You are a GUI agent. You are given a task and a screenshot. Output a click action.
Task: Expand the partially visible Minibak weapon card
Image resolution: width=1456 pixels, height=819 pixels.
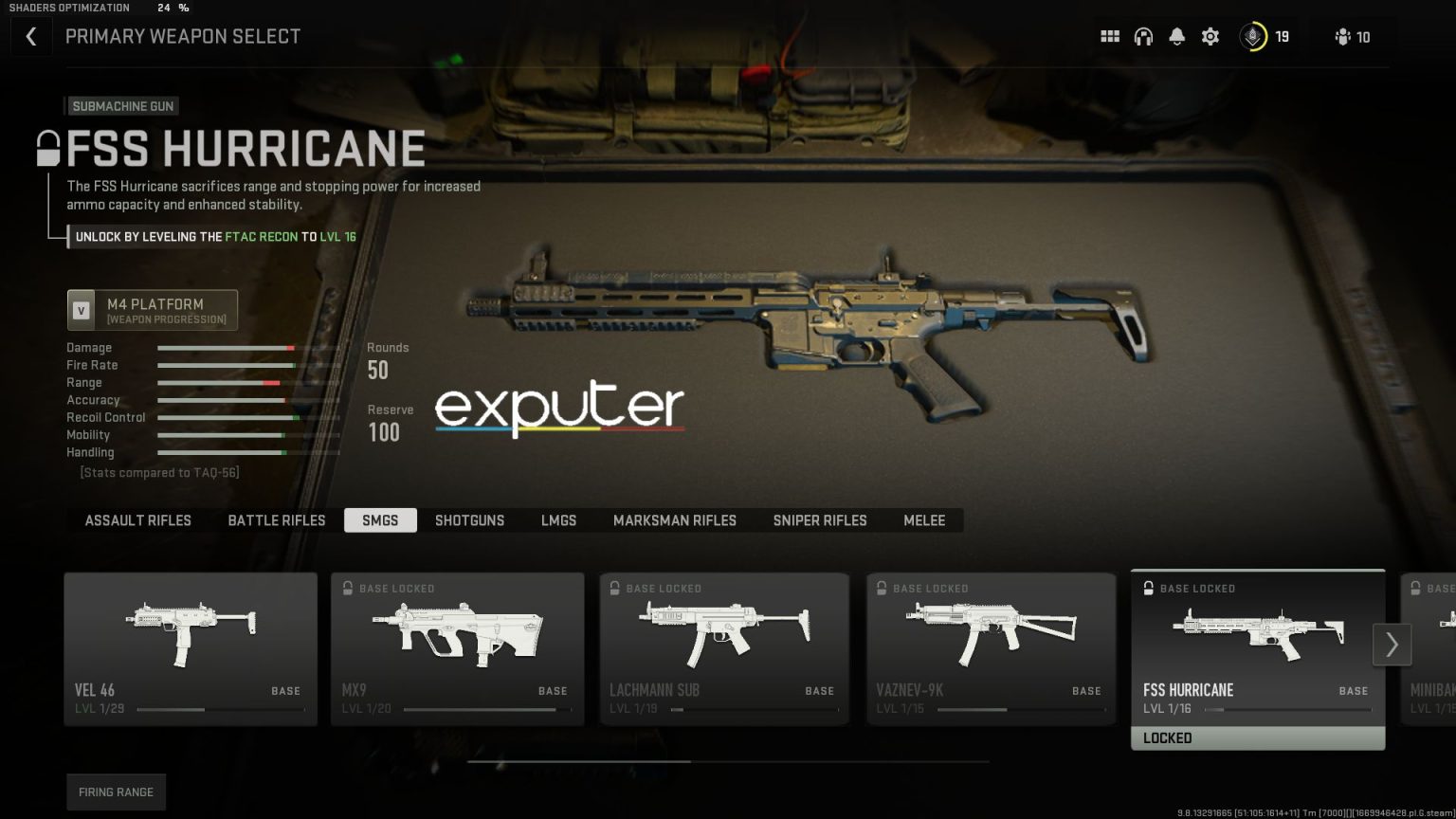[x=1431, y=654]
